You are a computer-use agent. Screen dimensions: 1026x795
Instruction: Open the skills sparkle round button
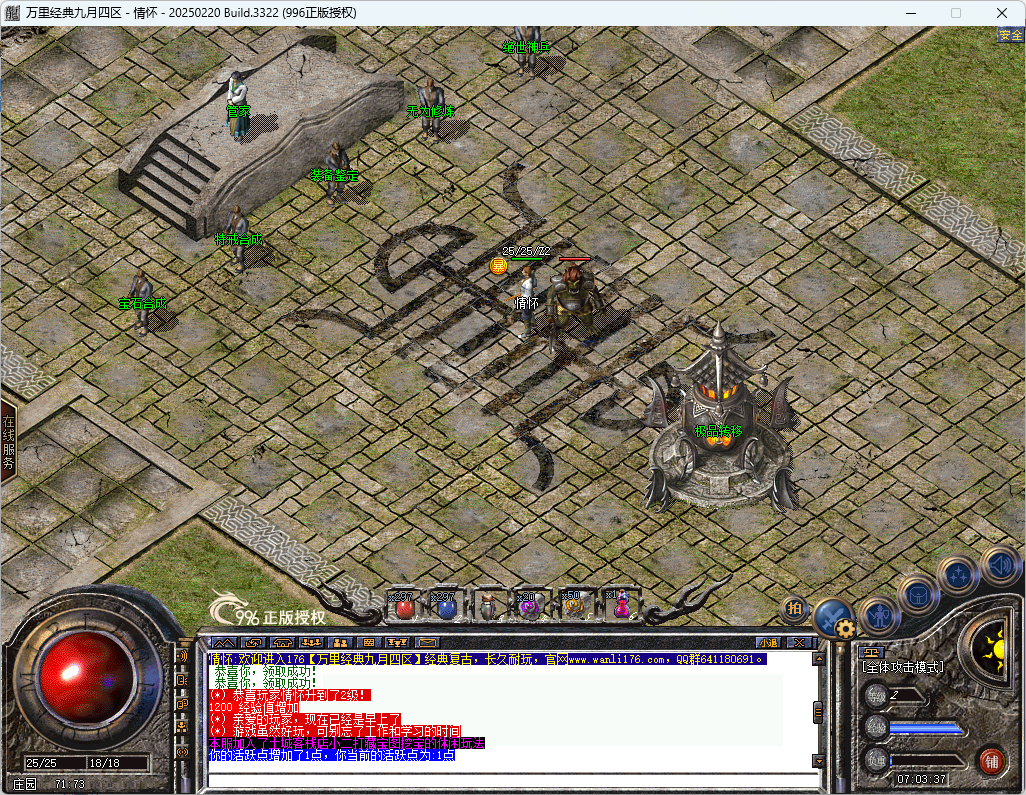click(958, 576)
